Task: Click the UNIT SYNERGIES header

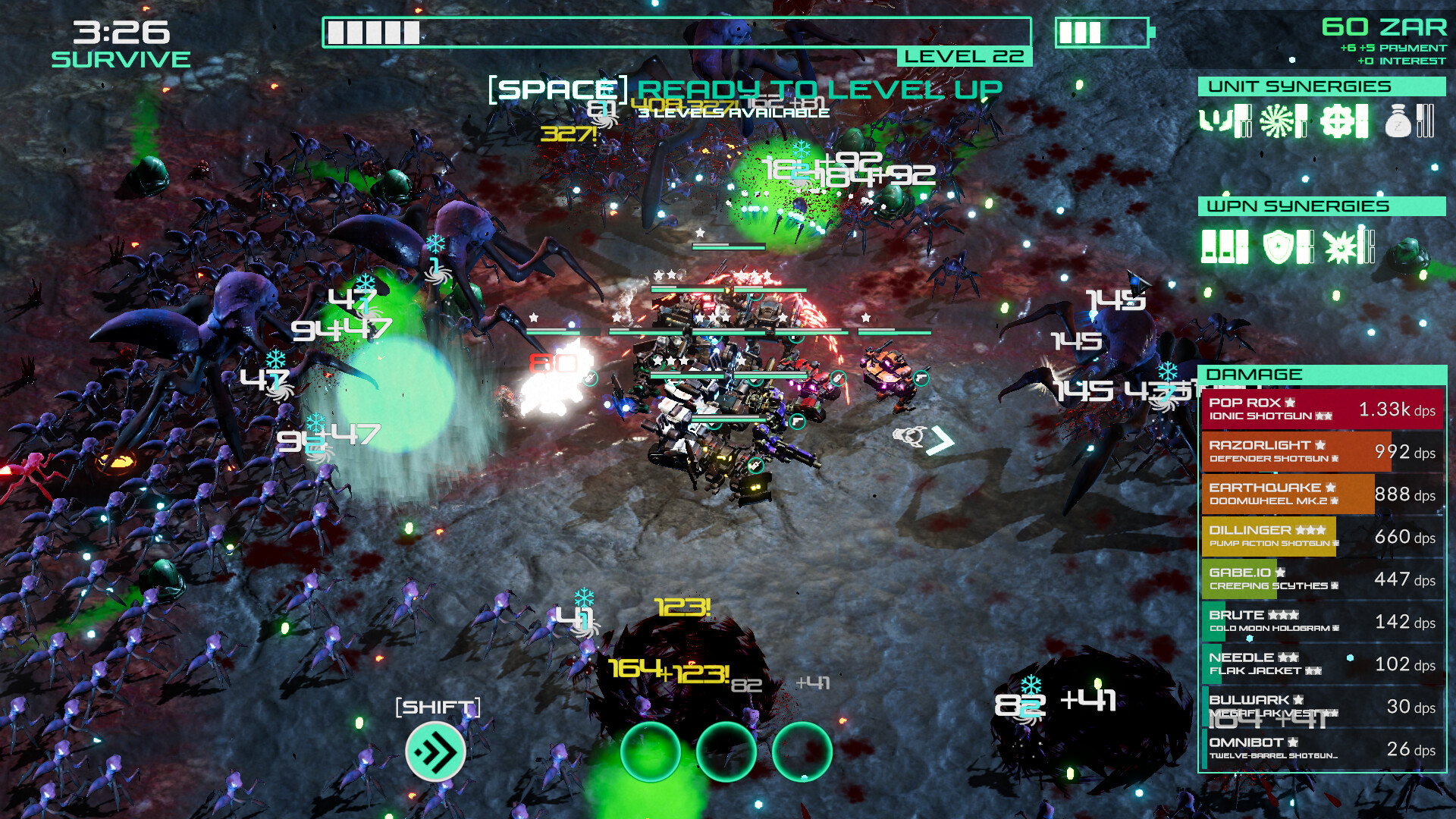Action: pos(1323,86)
